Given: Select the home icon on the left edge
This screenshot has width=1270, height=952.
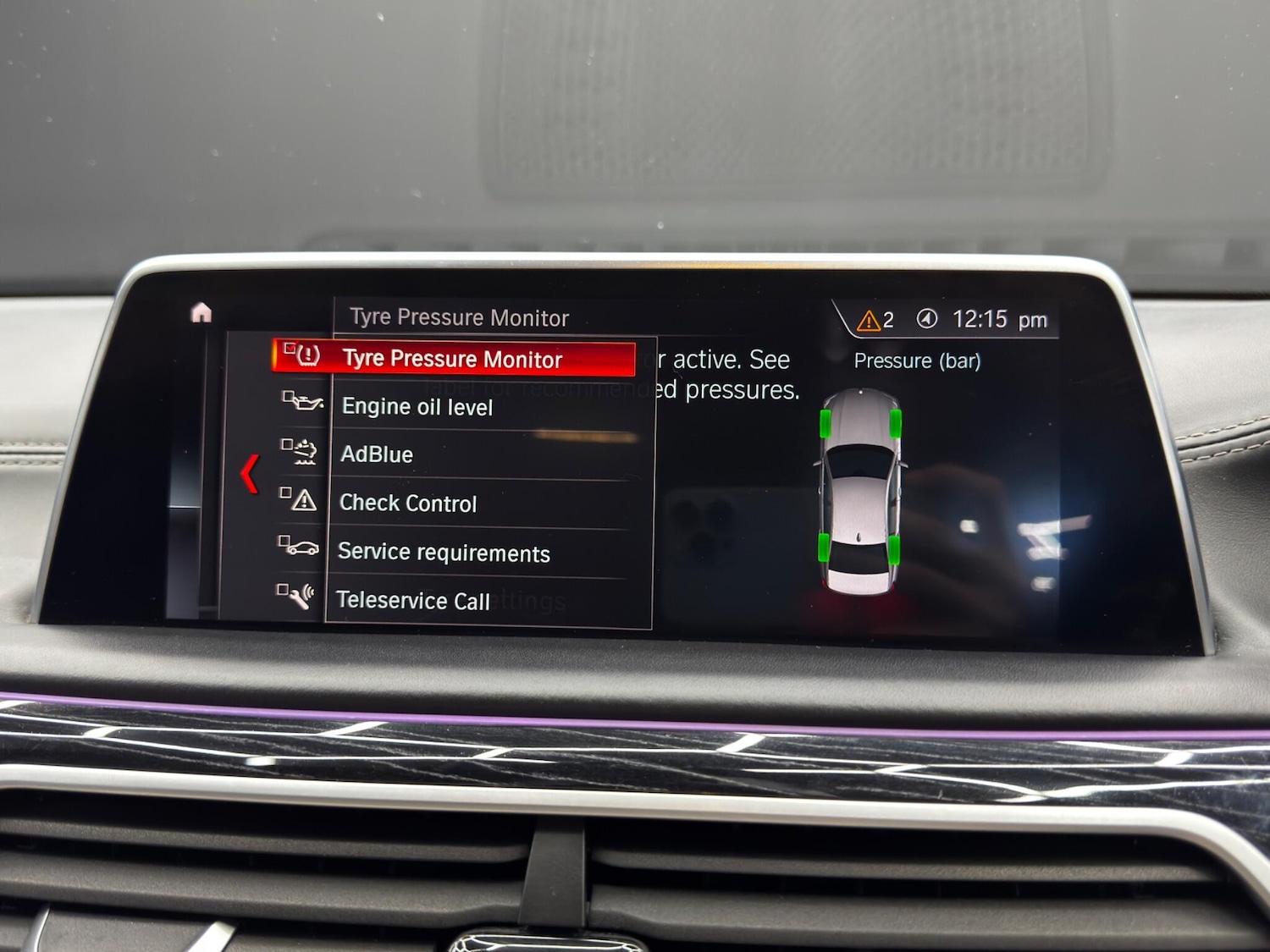Looking at the screenshot, I should coord(200,312).
